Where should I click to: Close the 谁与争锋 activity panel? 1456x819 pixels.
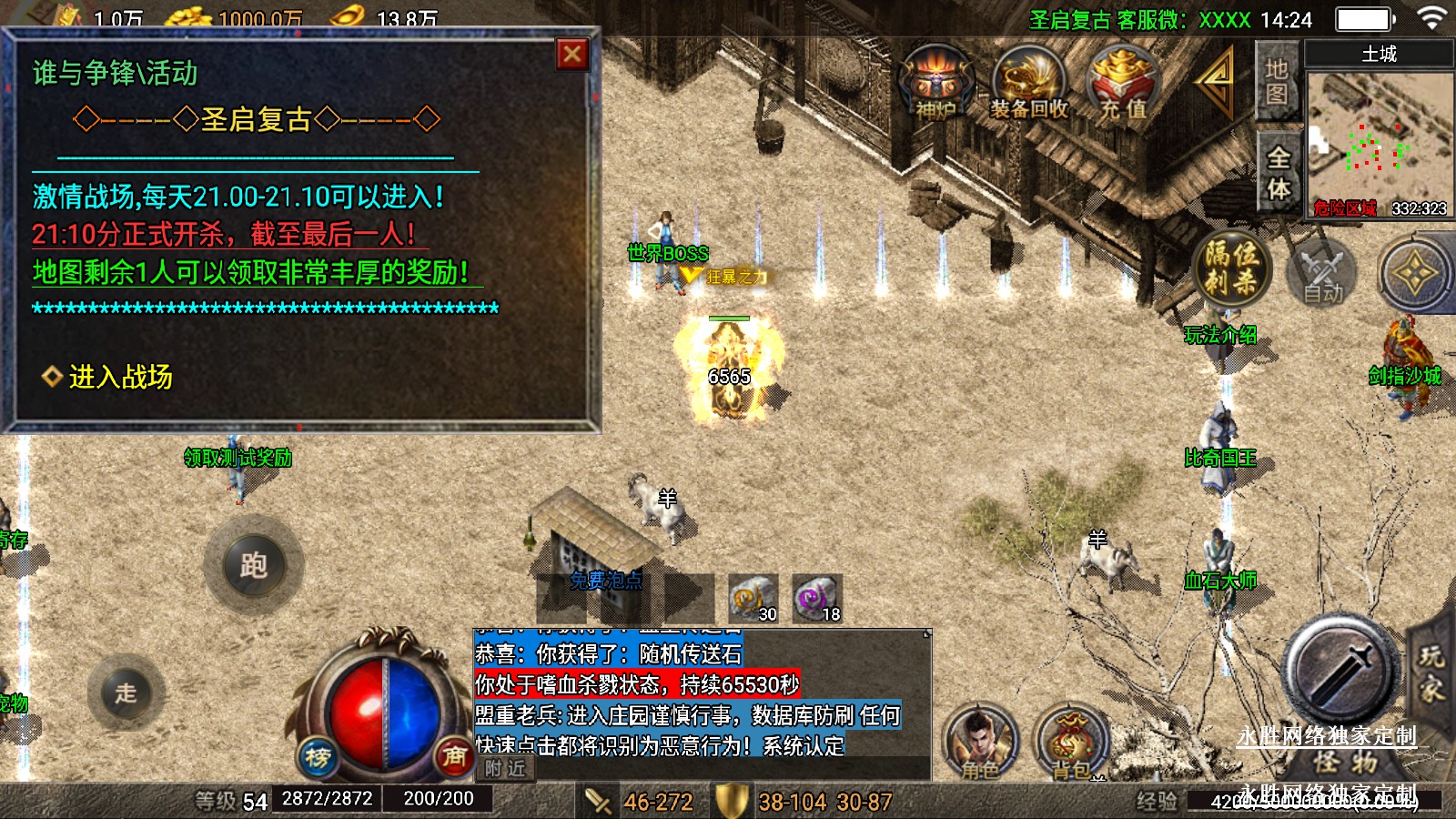(x=572, y=55)
